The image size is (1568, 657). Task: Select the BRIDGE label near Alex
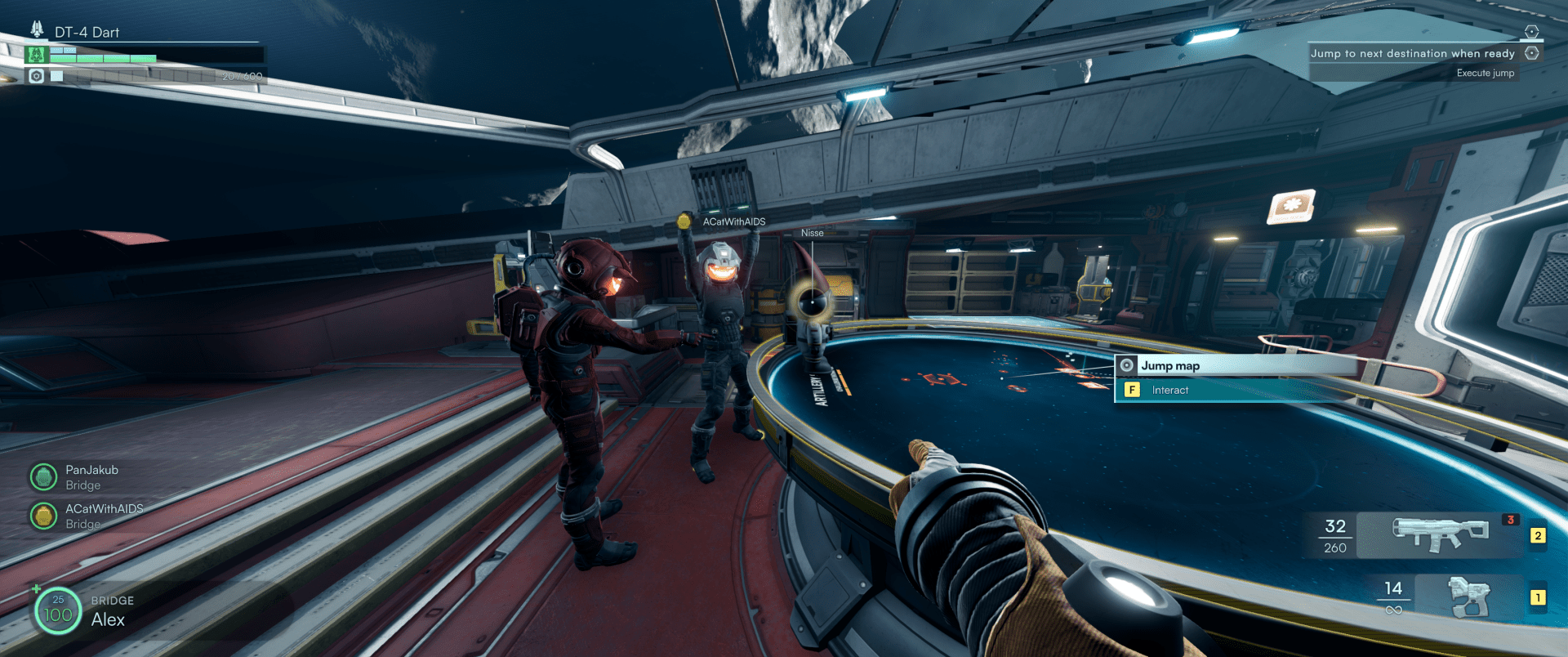click(114, 600)
